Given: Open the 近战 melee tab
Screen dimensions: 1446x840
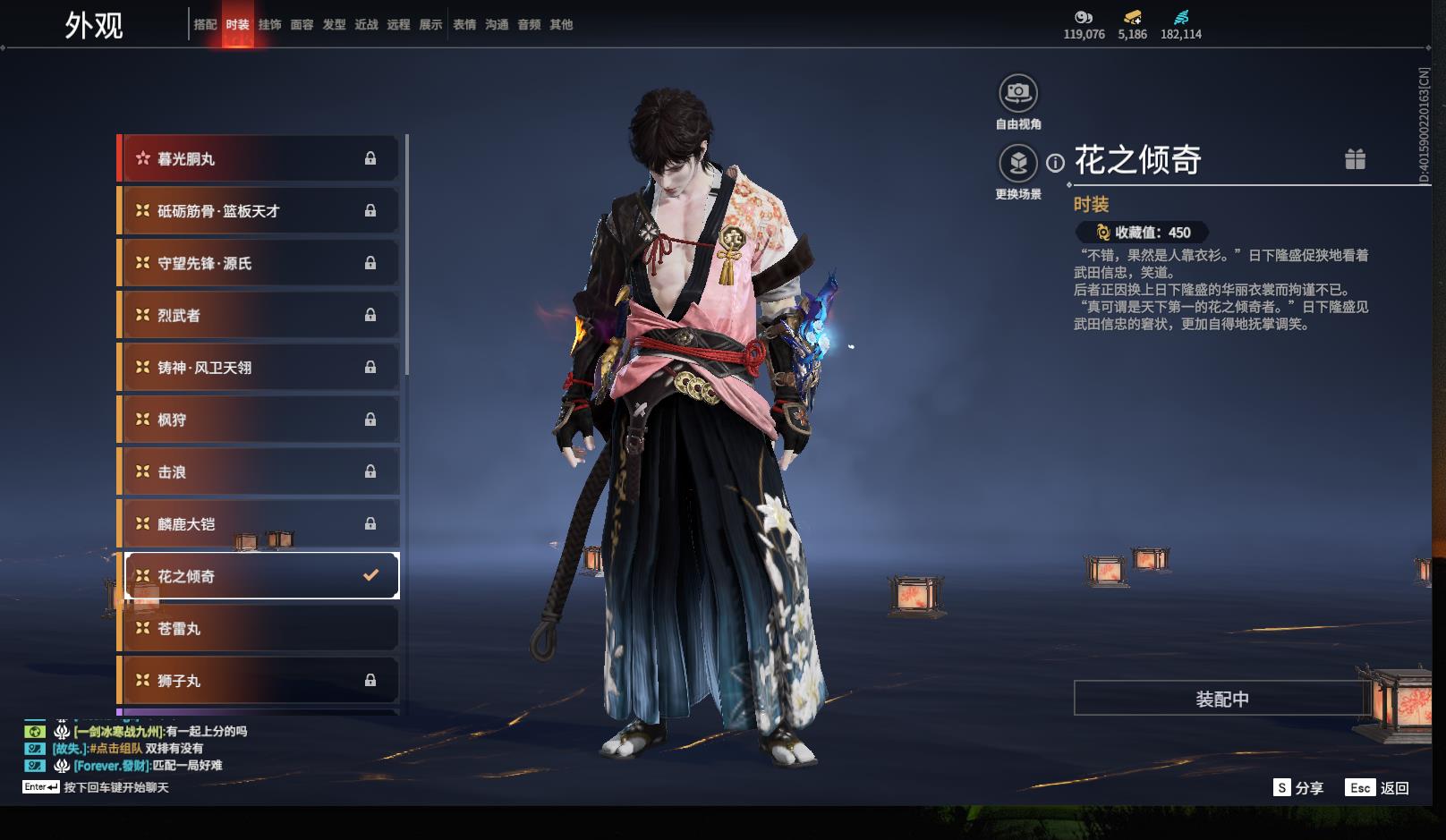Looking at the screenshot, I should (x=366, y=24).
